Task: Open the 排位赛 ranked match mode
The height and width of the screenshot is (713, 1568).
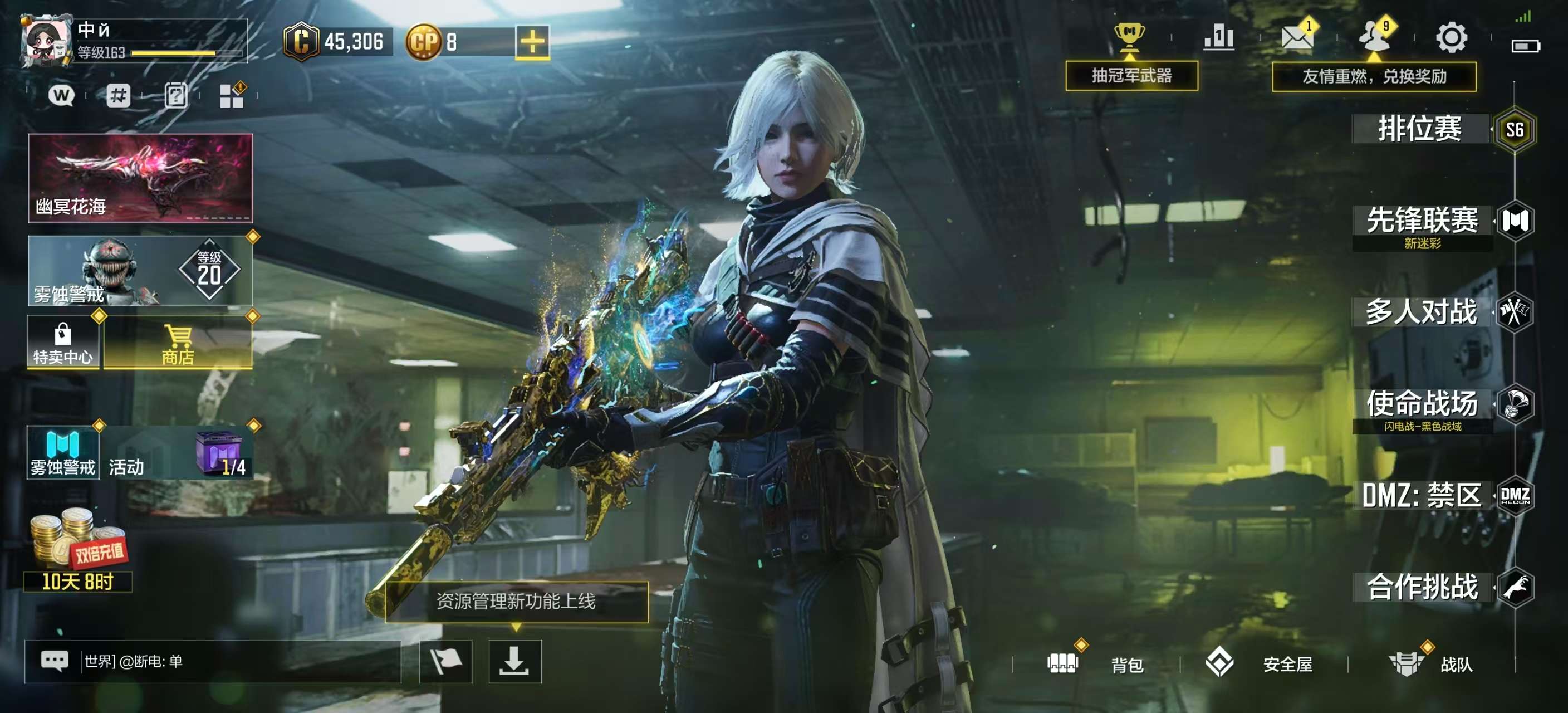Action: point(1420,129)
